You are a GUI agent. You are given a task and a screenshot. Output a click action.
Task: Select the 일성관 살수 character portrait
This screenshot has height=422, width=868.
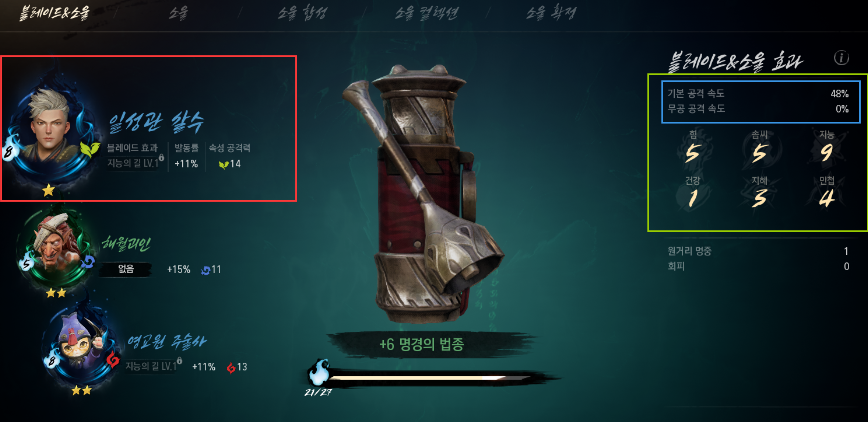pyautogui.click(x=50, y=132)
